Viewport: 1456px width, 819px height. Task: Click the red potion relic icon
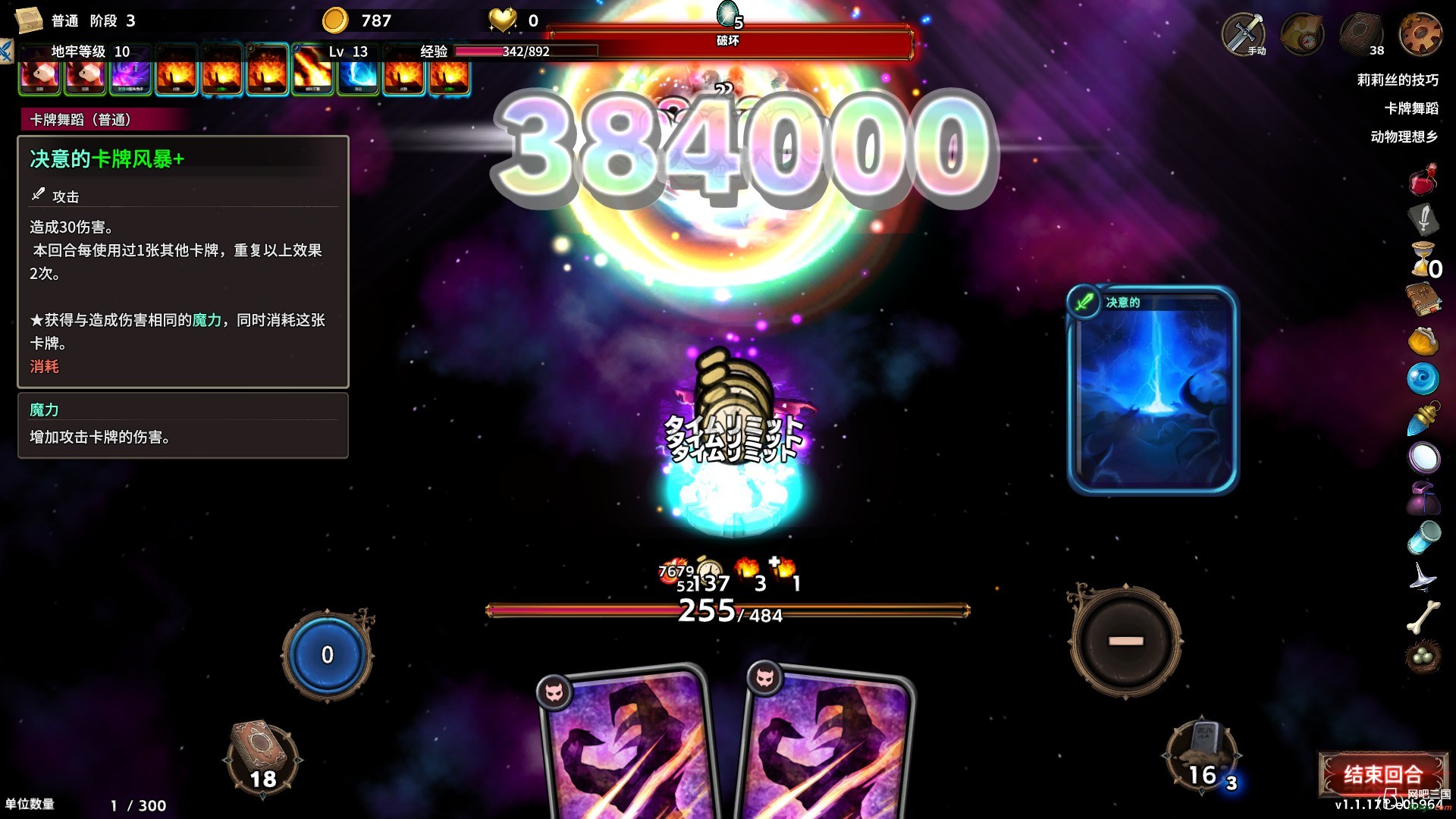(x=1423, y=180)
